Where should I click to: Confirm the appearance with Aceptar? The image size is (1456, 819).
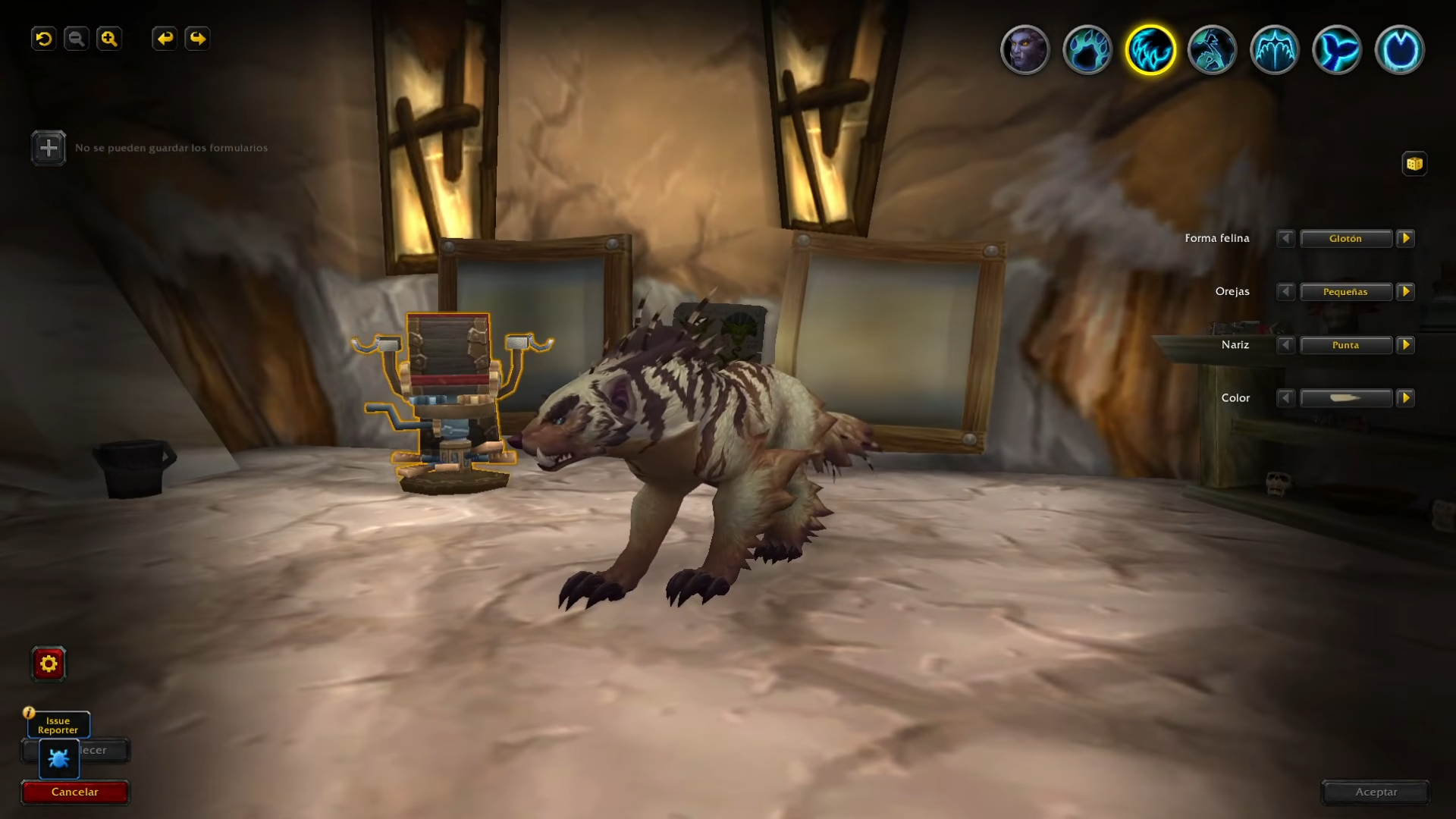[1376, 792]
